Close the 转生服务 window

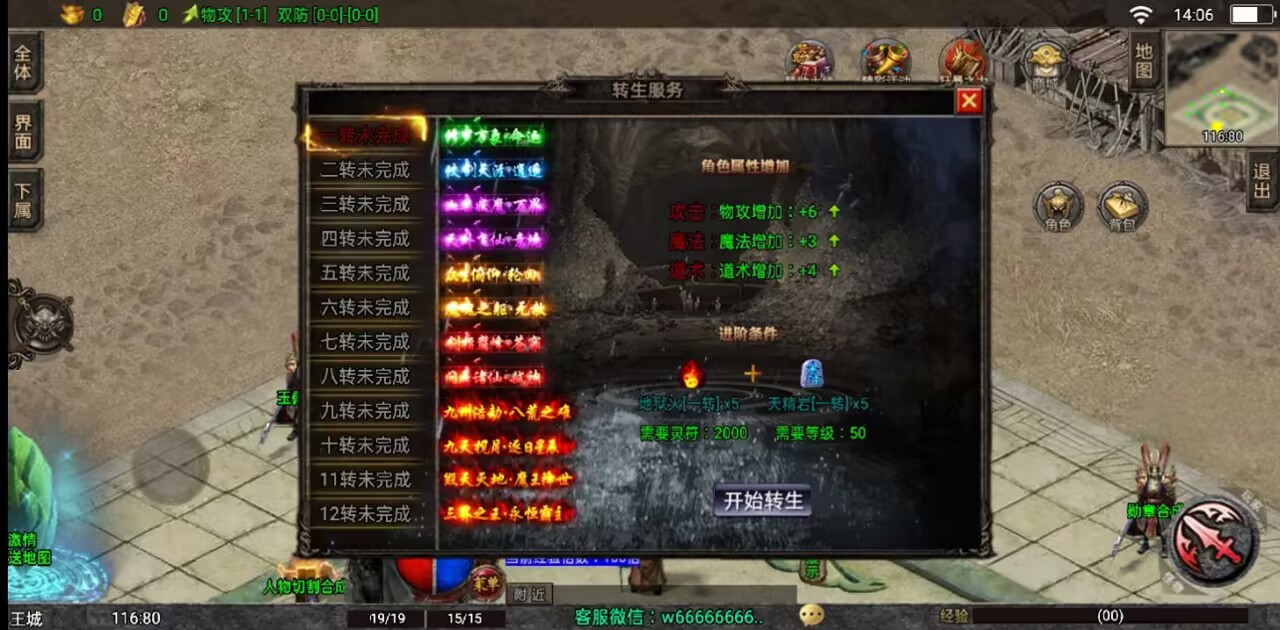coord(968,101)
